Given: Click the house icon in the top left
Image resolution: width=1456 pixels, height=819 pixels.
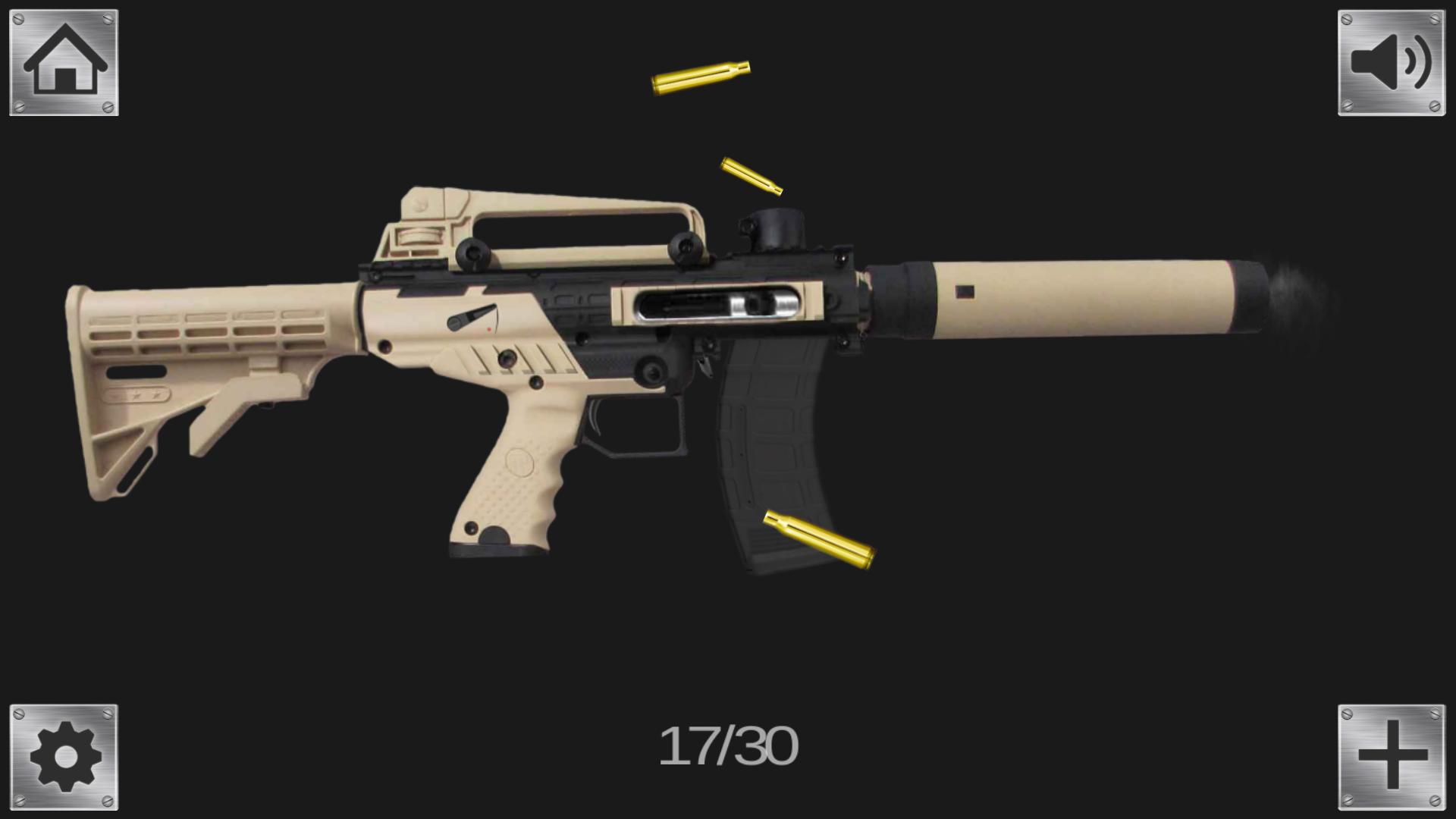Looking at the screenshot, I should (64, 62).
